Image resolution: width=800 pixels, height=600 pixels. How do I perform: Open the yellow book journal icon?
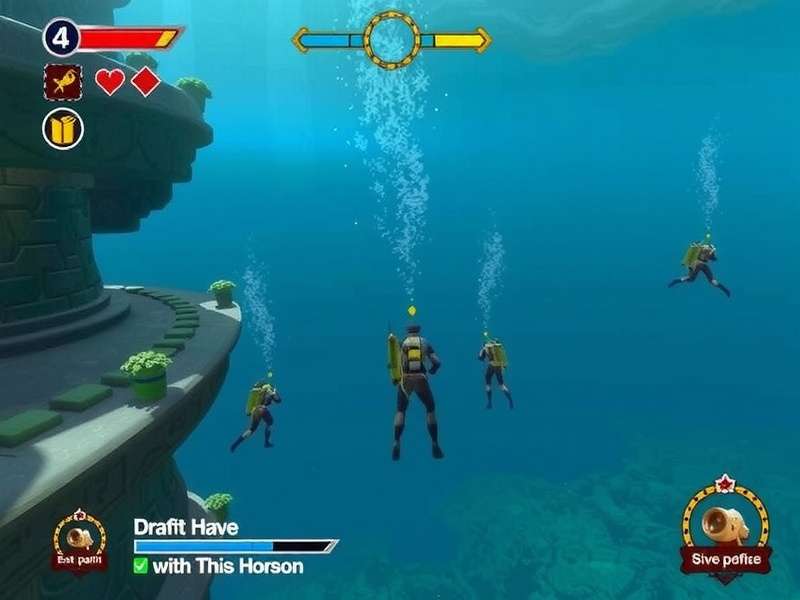click(62, 129)
